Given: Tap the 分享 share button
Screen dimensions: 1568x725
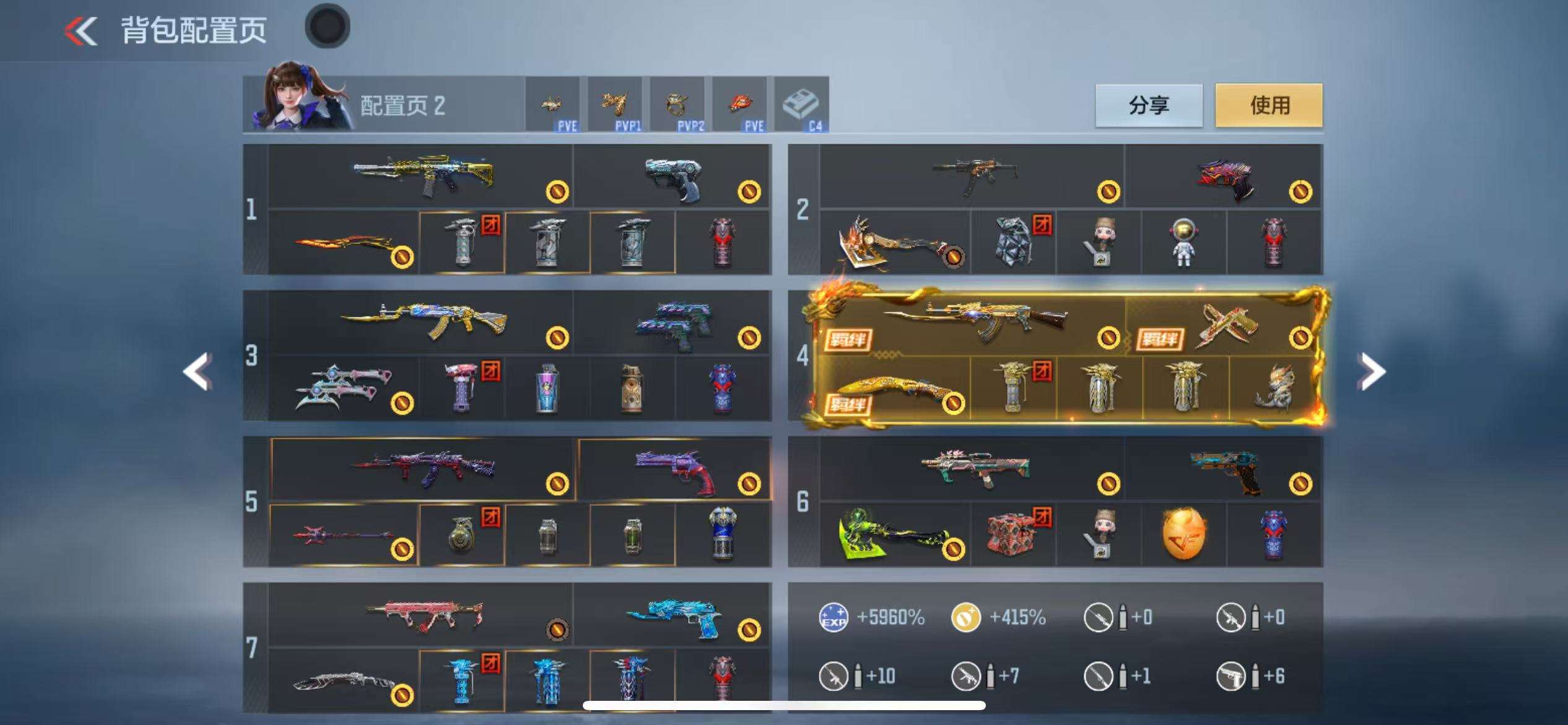Looking at the screenshot, I should coord(1149,105).
